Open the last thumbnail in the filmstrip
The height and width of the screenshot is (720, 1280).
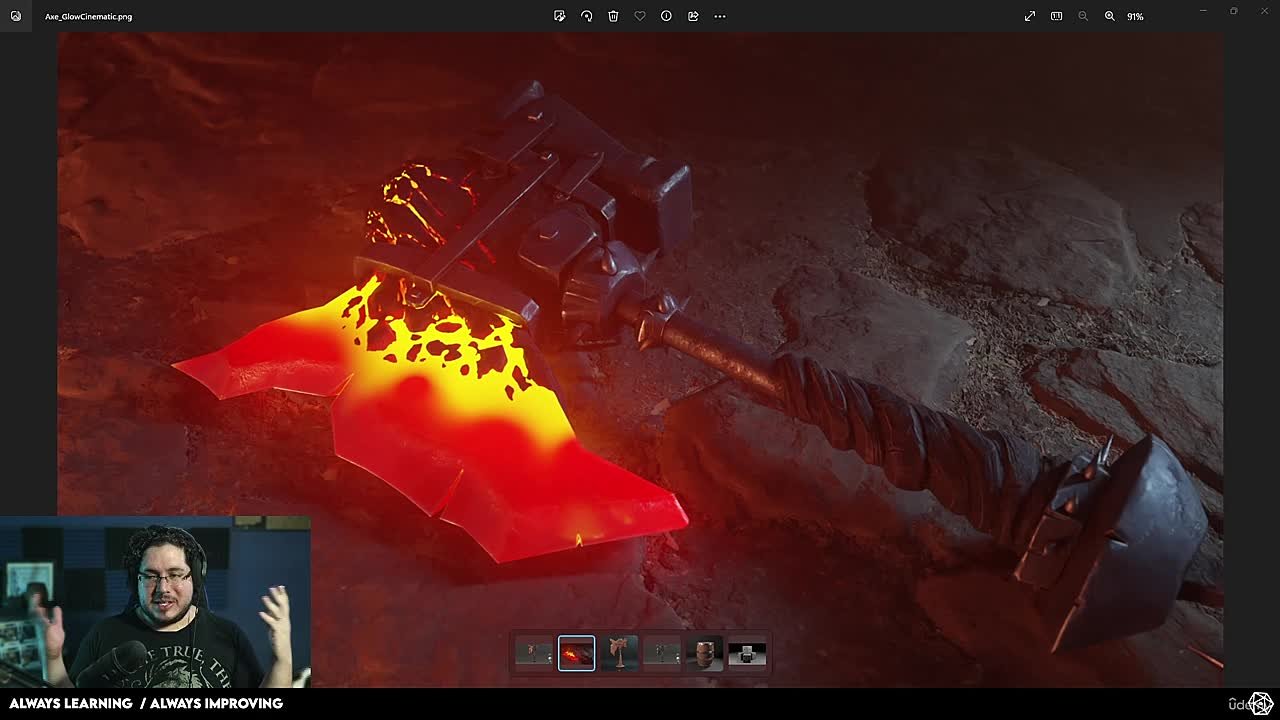coord(747,652)
